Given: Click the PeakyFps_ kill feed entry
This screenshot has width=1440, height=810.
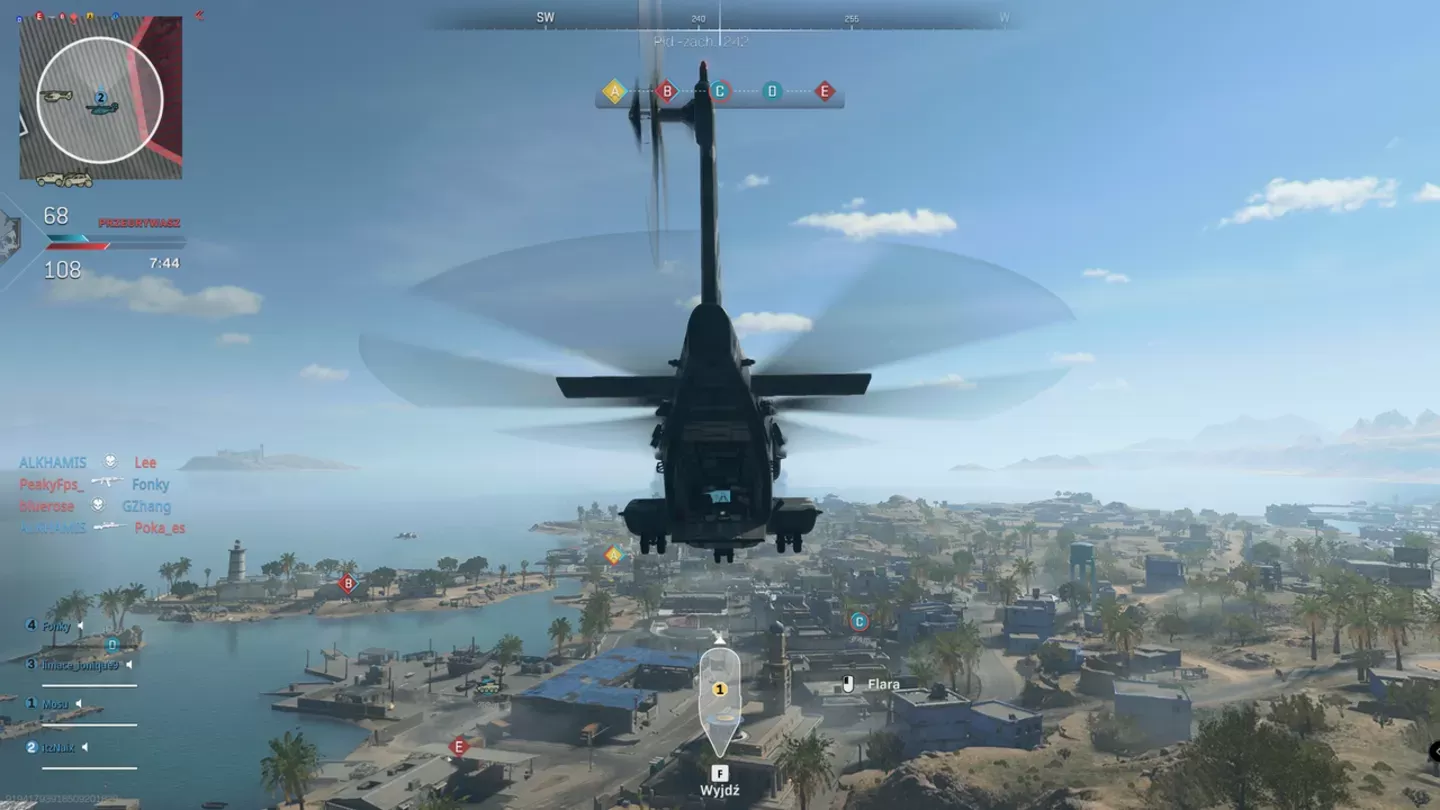Looking at the screenshot, I should (x=52, y=484).
